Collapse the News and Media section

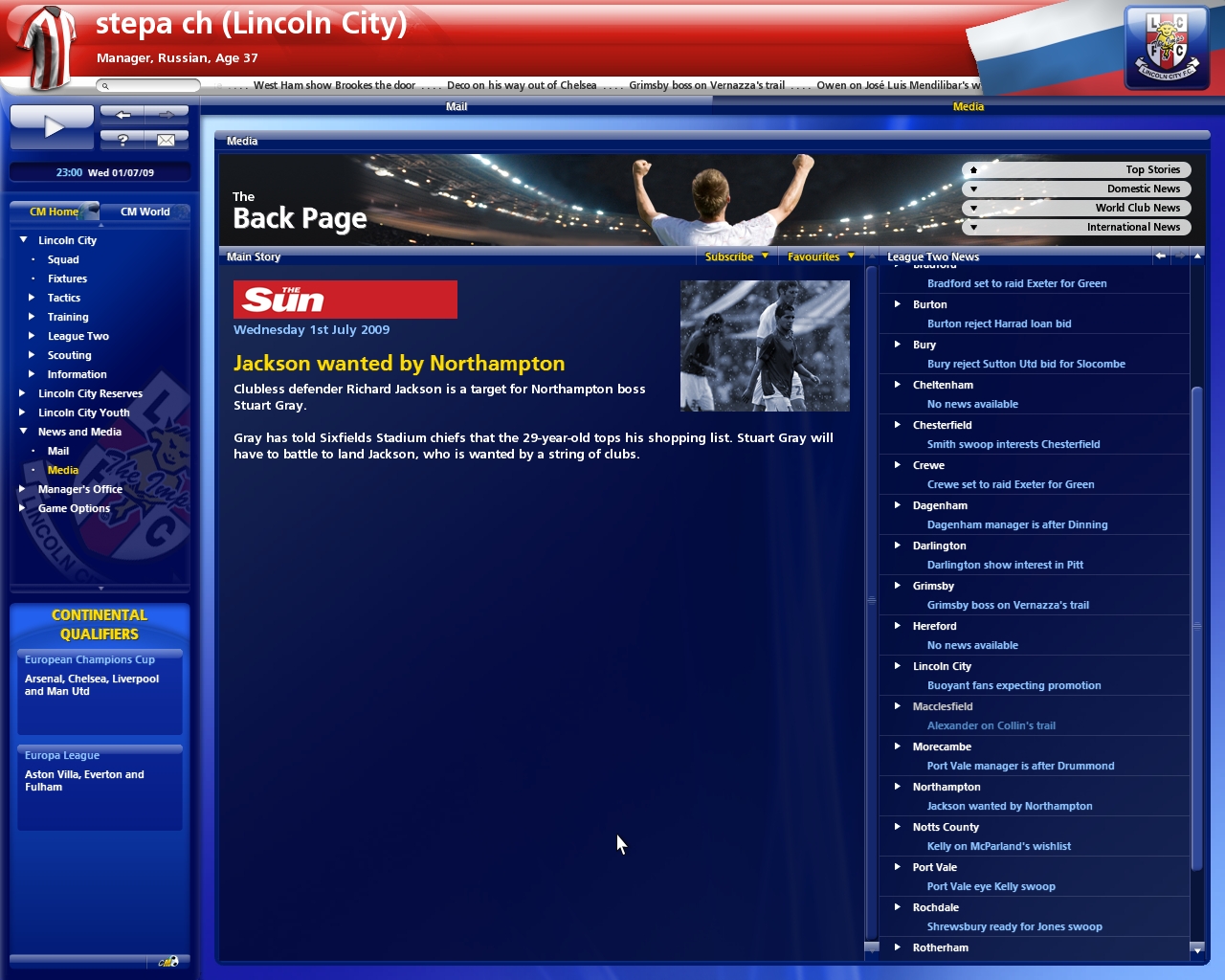(23, 432)
